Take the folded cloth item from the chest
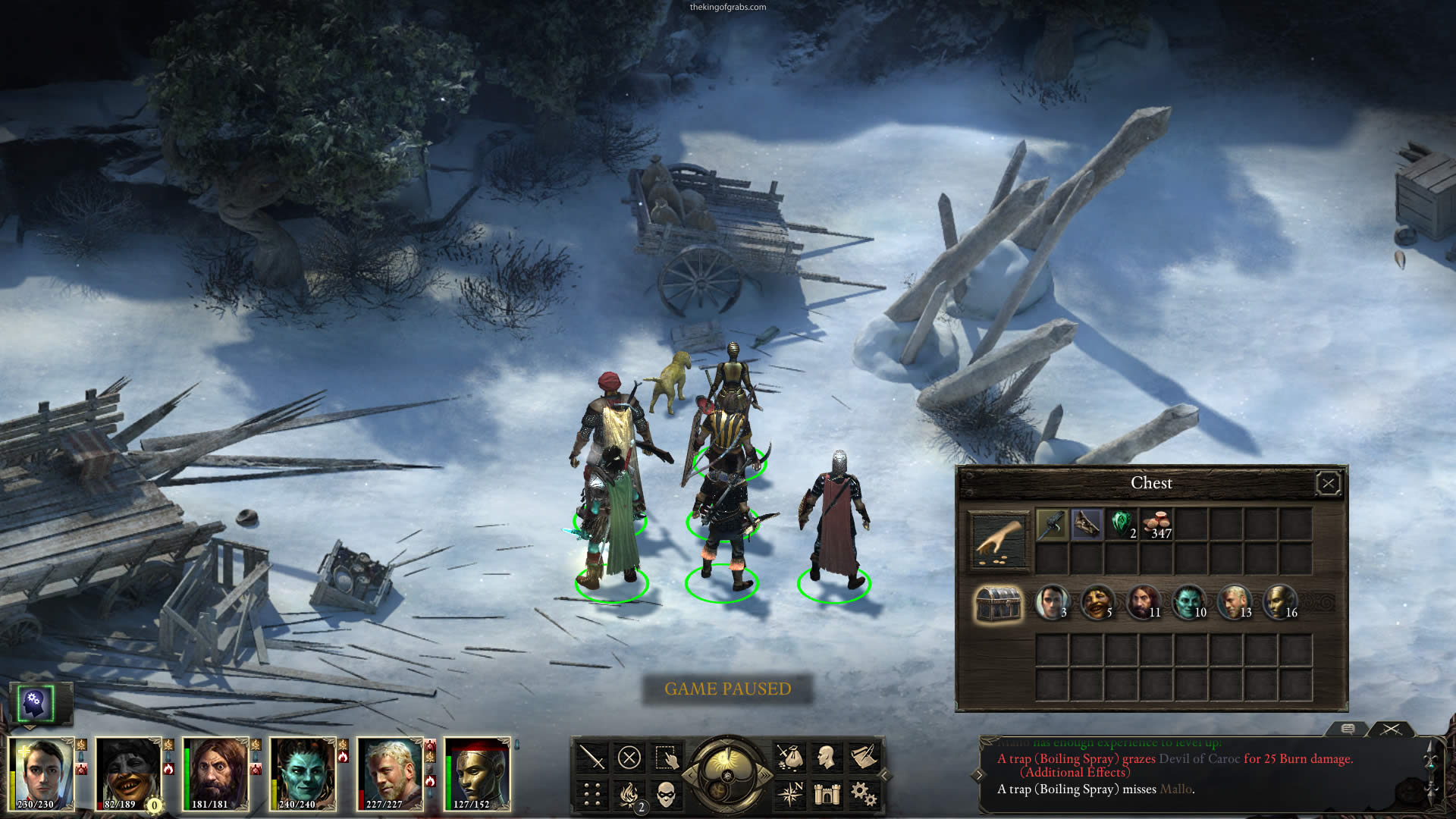The height and width of the screenshot is (819, 1456). coord(1087,524)
